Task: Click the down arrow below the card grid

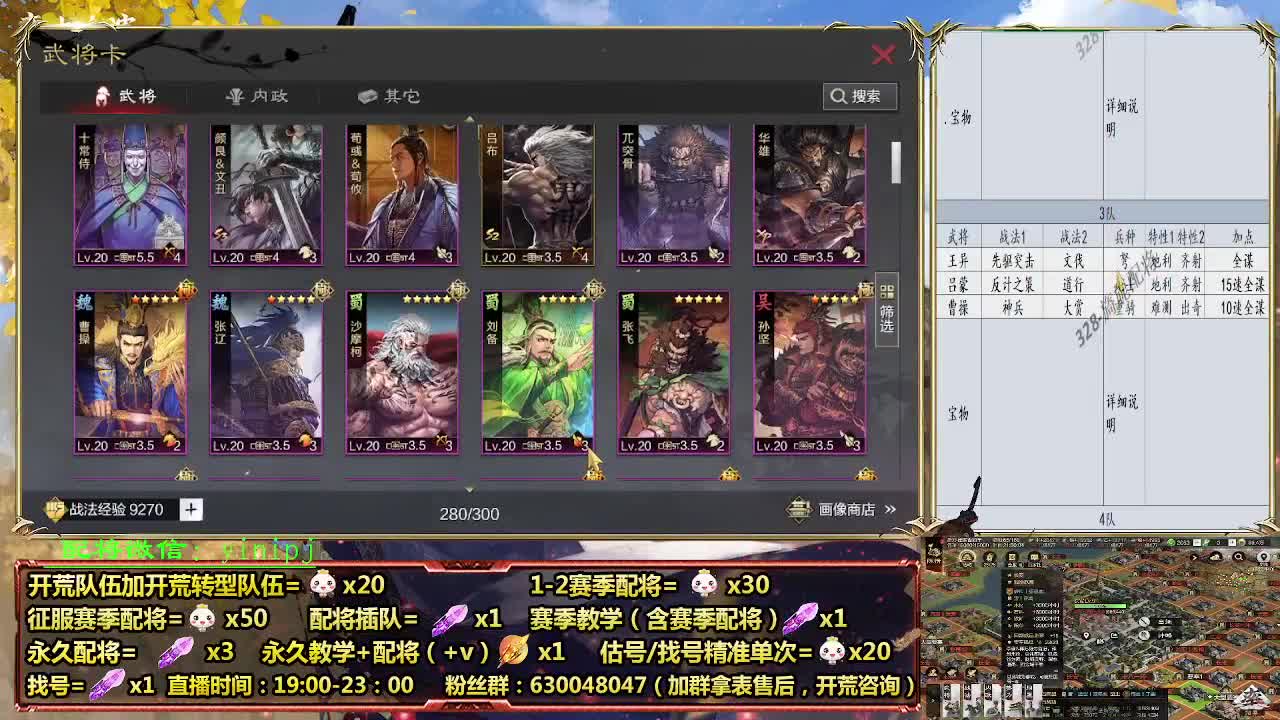Action: (x=468, y=490)
